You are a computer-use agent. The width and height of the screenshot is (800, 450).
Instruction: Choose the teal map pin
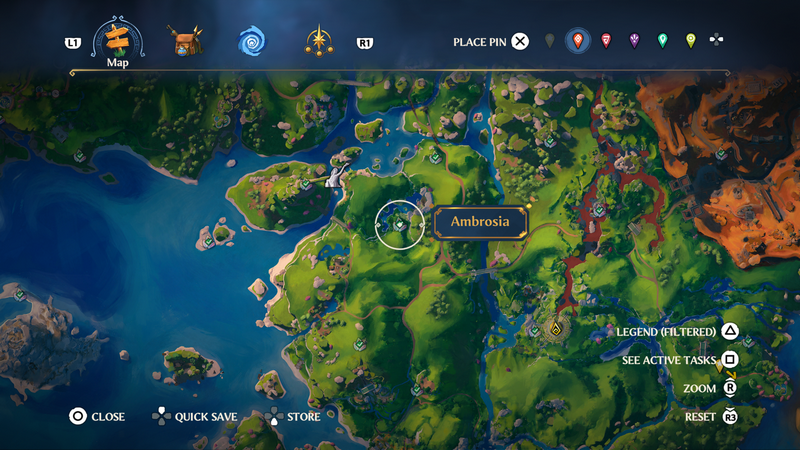tap(662, 41)
